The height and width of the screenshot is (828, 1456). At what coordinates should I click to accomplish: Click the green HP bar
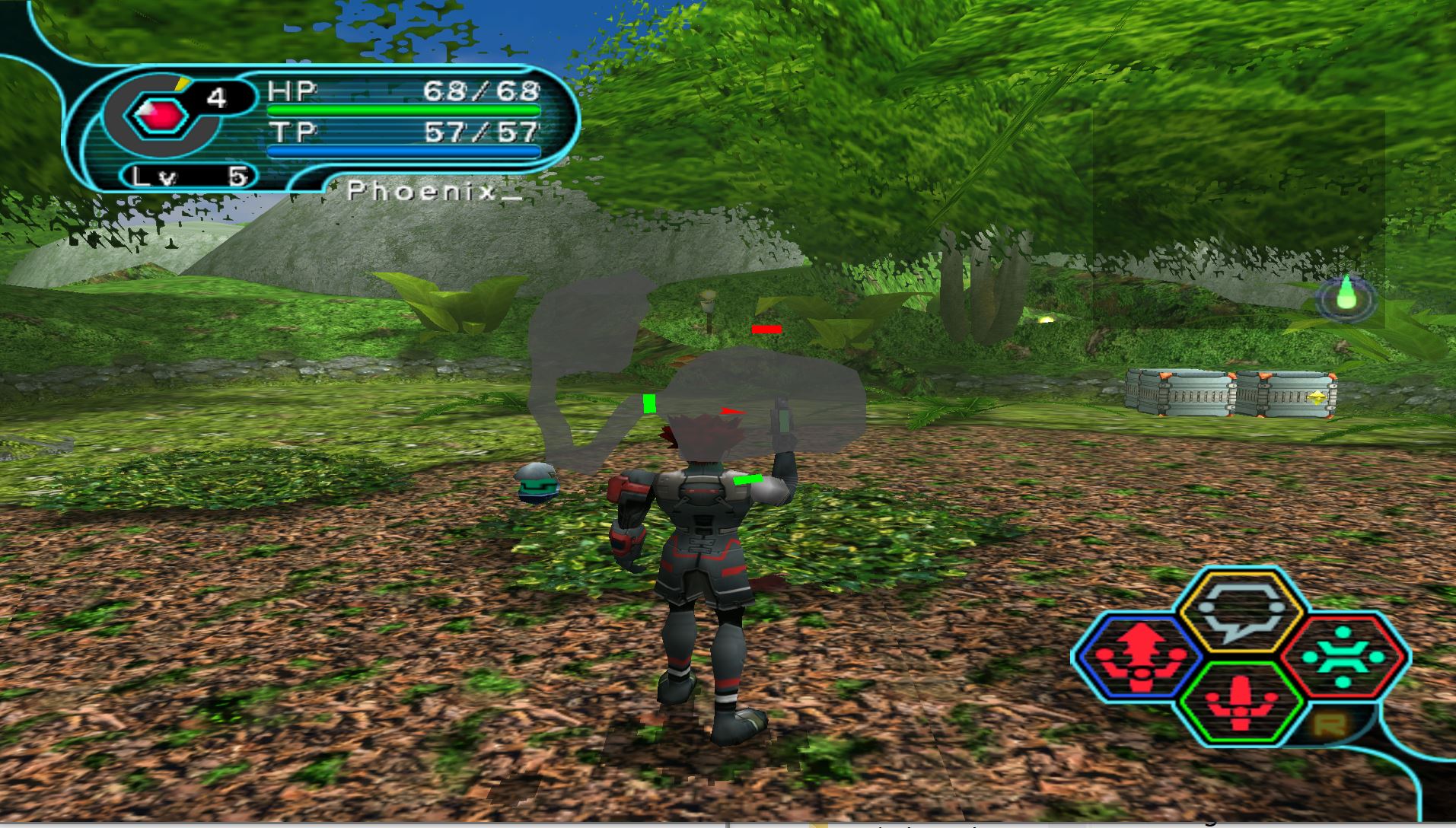[403, 110]
